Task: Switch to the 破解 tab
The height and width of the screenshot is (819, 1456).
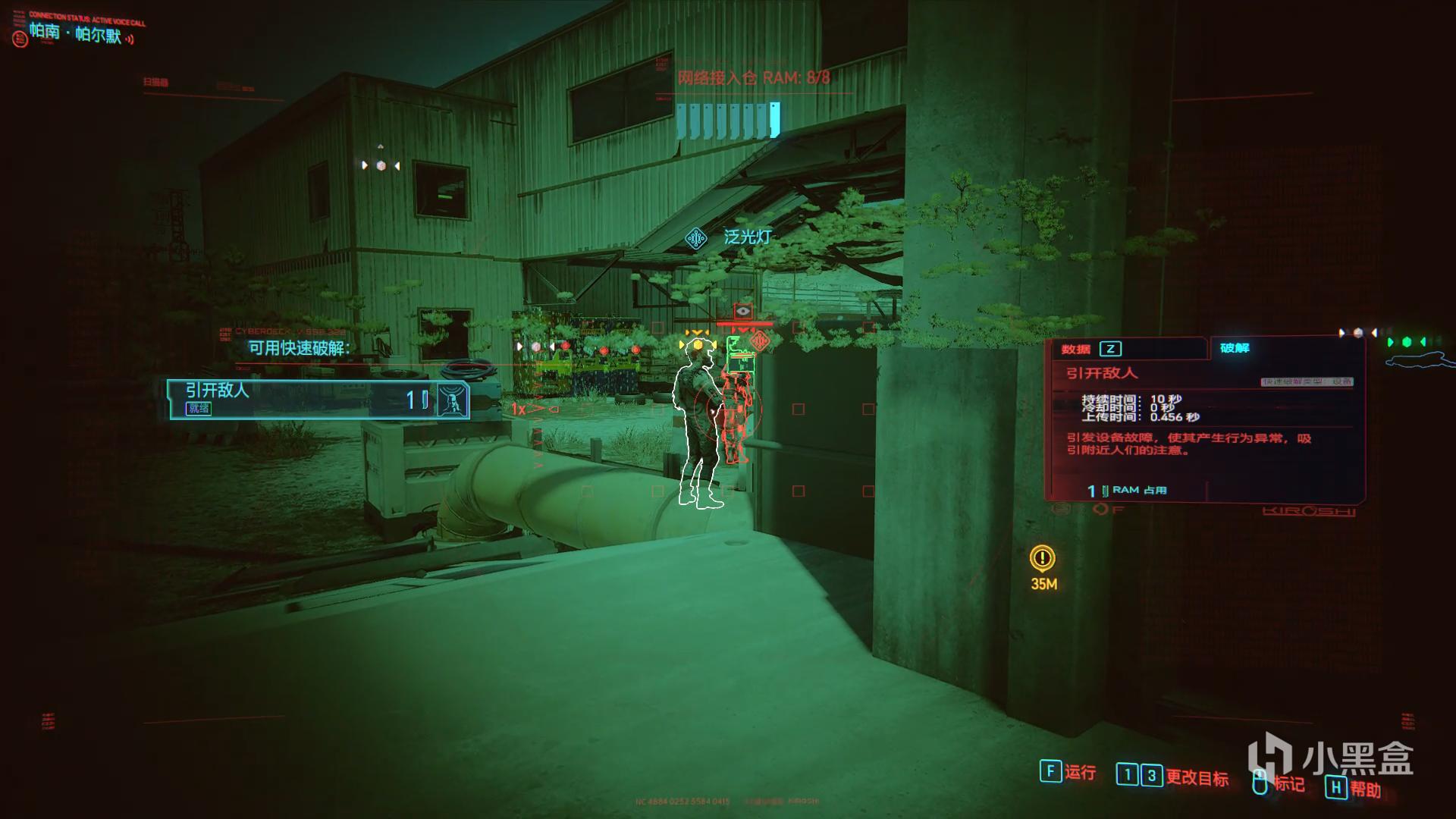Action: pos(1235,348)
